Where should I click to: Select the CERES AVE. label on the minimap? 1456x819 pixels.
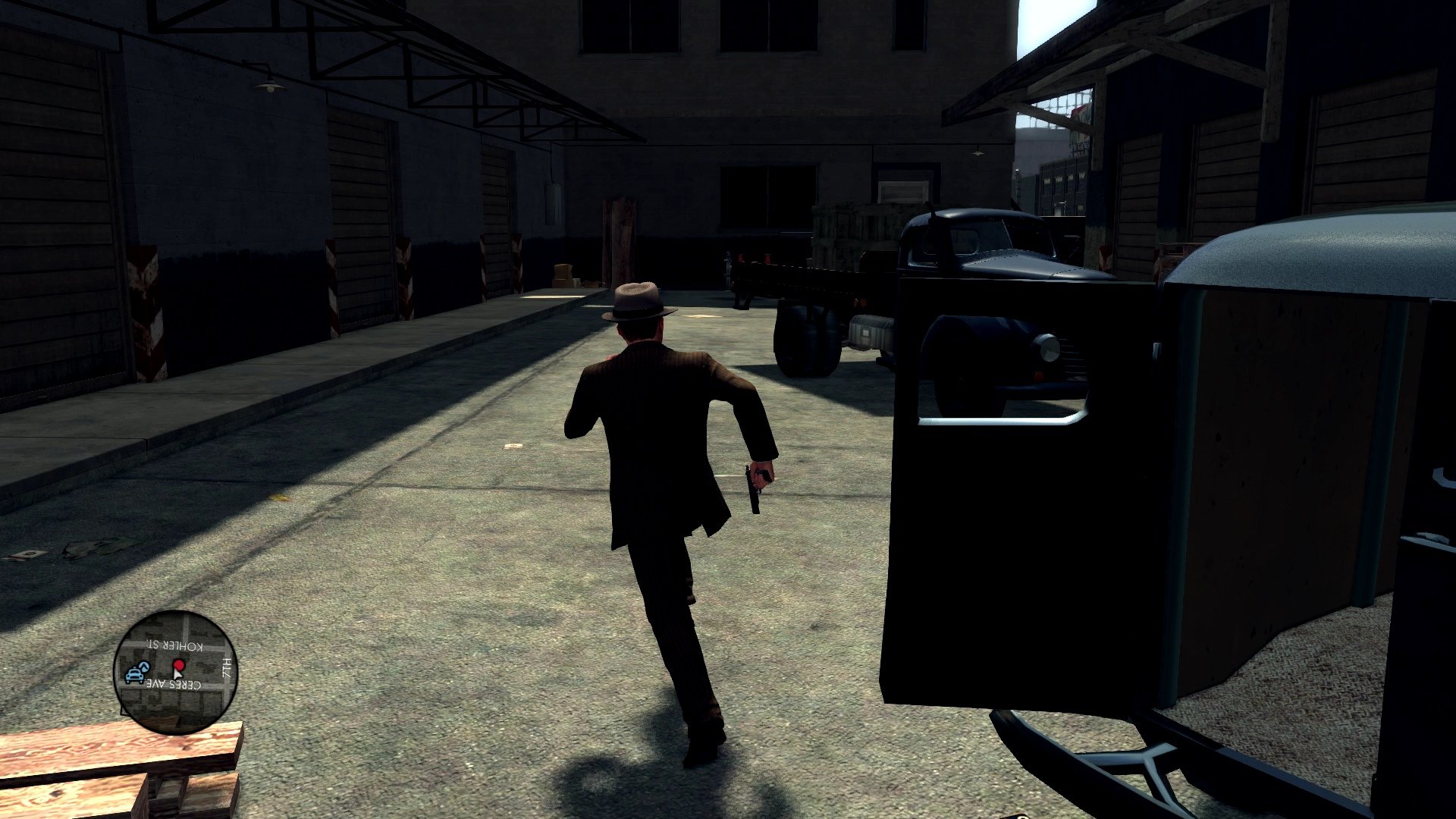(173, 683)
